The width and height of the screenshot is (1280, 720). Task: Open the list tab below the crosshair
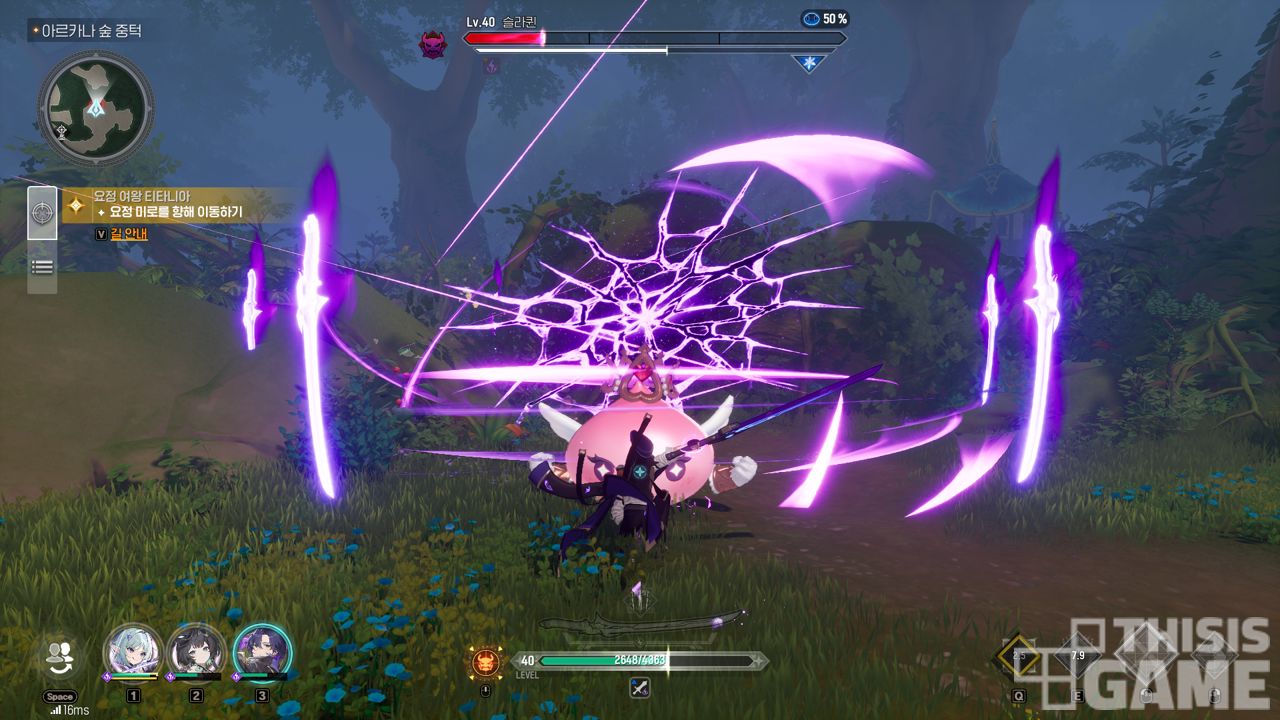[42, 266]
